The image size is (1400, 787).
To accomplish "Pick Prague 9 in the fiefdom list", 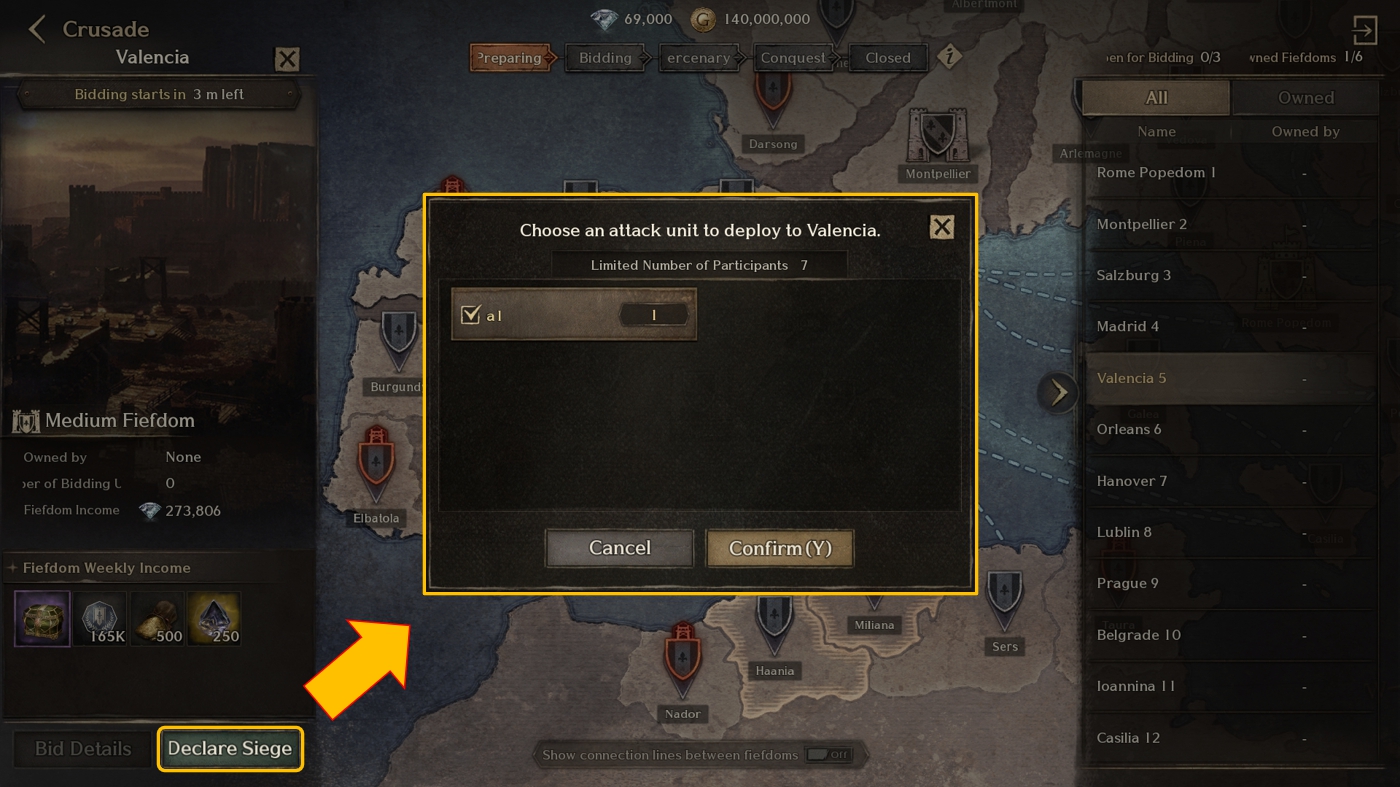I will [x=1128, y=584].
